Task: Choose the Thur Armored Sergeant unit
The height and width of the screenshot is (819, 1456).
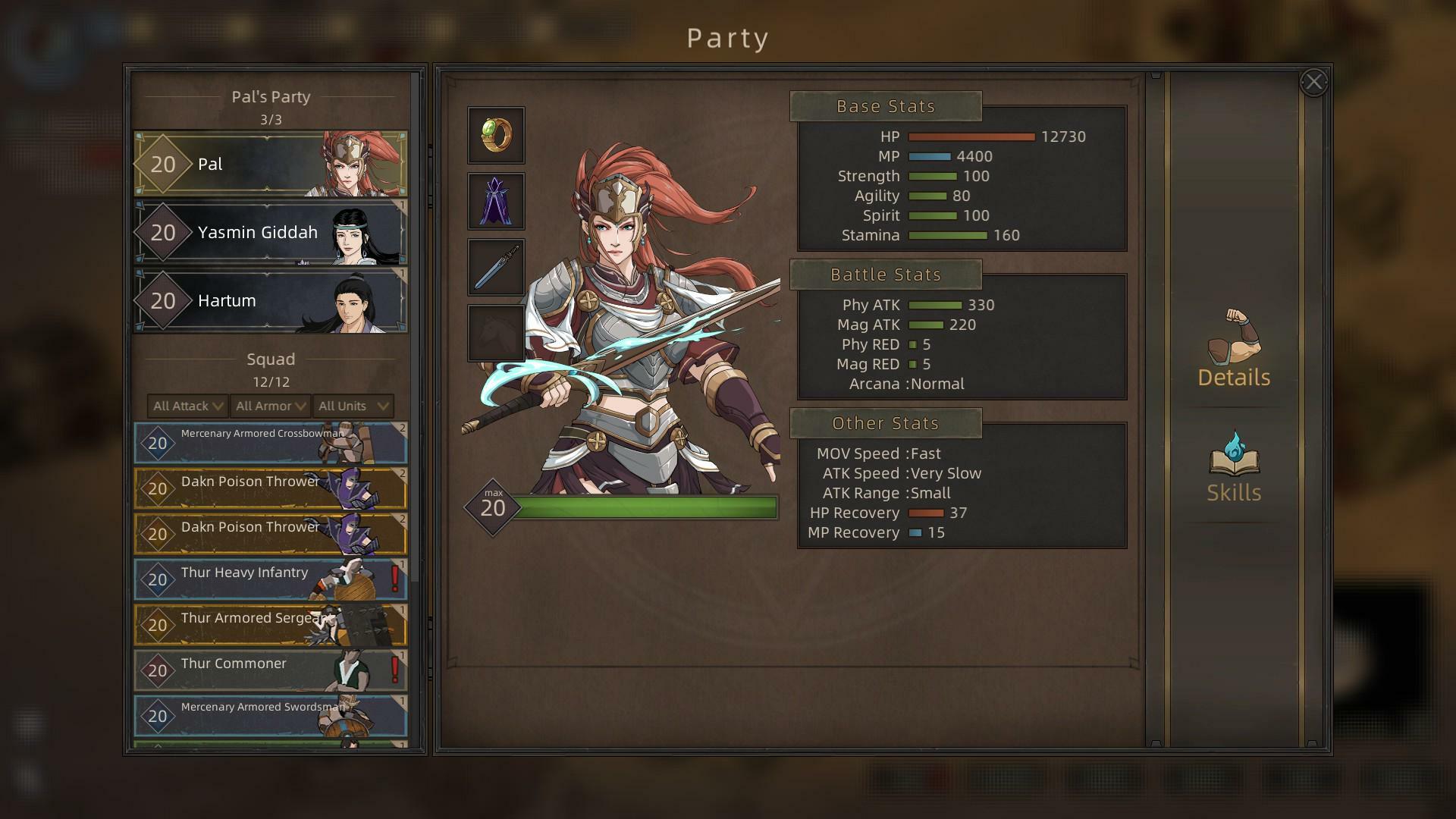Action: [271, 625]
